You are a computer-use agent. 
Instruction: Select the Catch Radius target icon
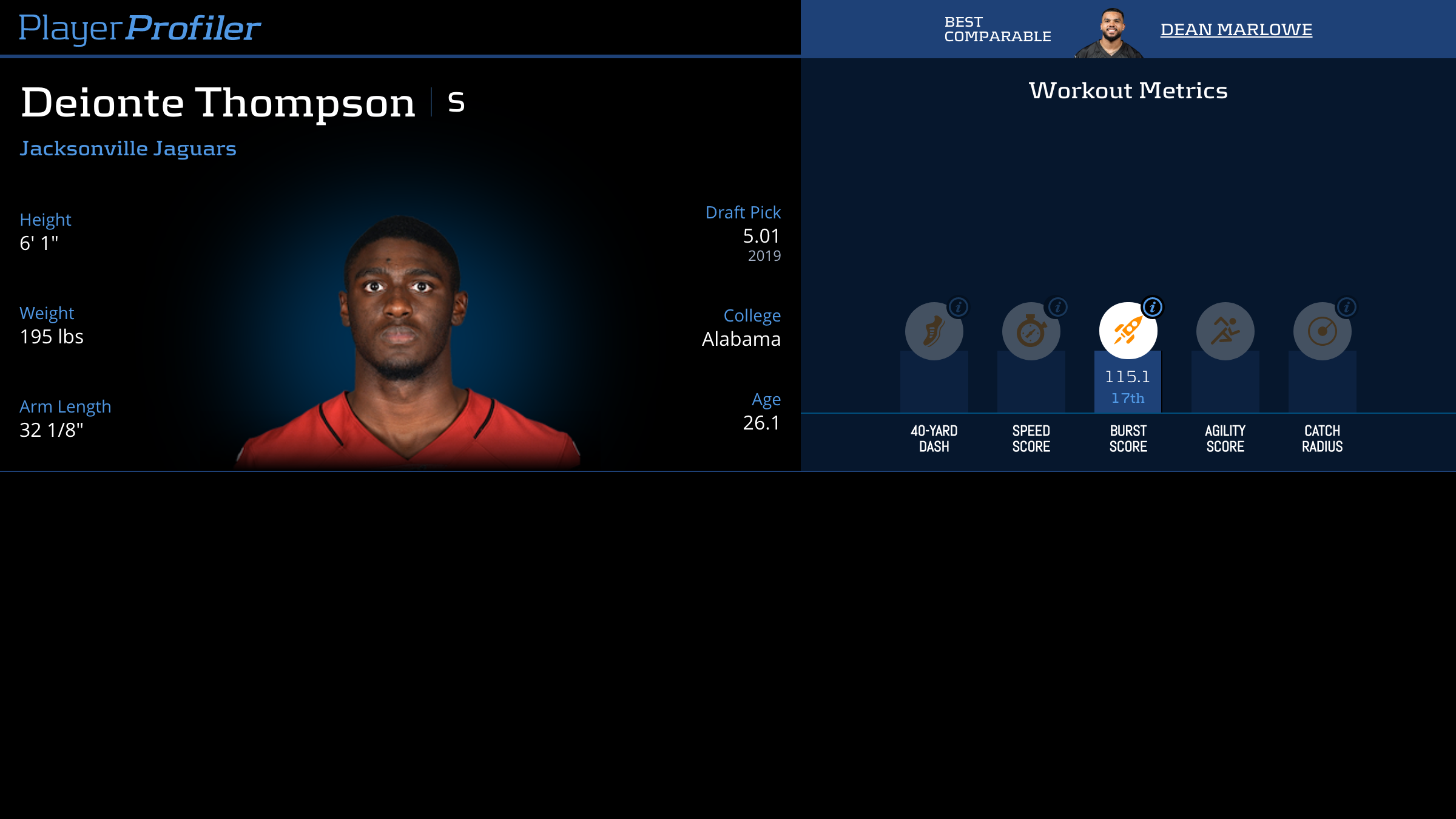[x=1322, y=331]
